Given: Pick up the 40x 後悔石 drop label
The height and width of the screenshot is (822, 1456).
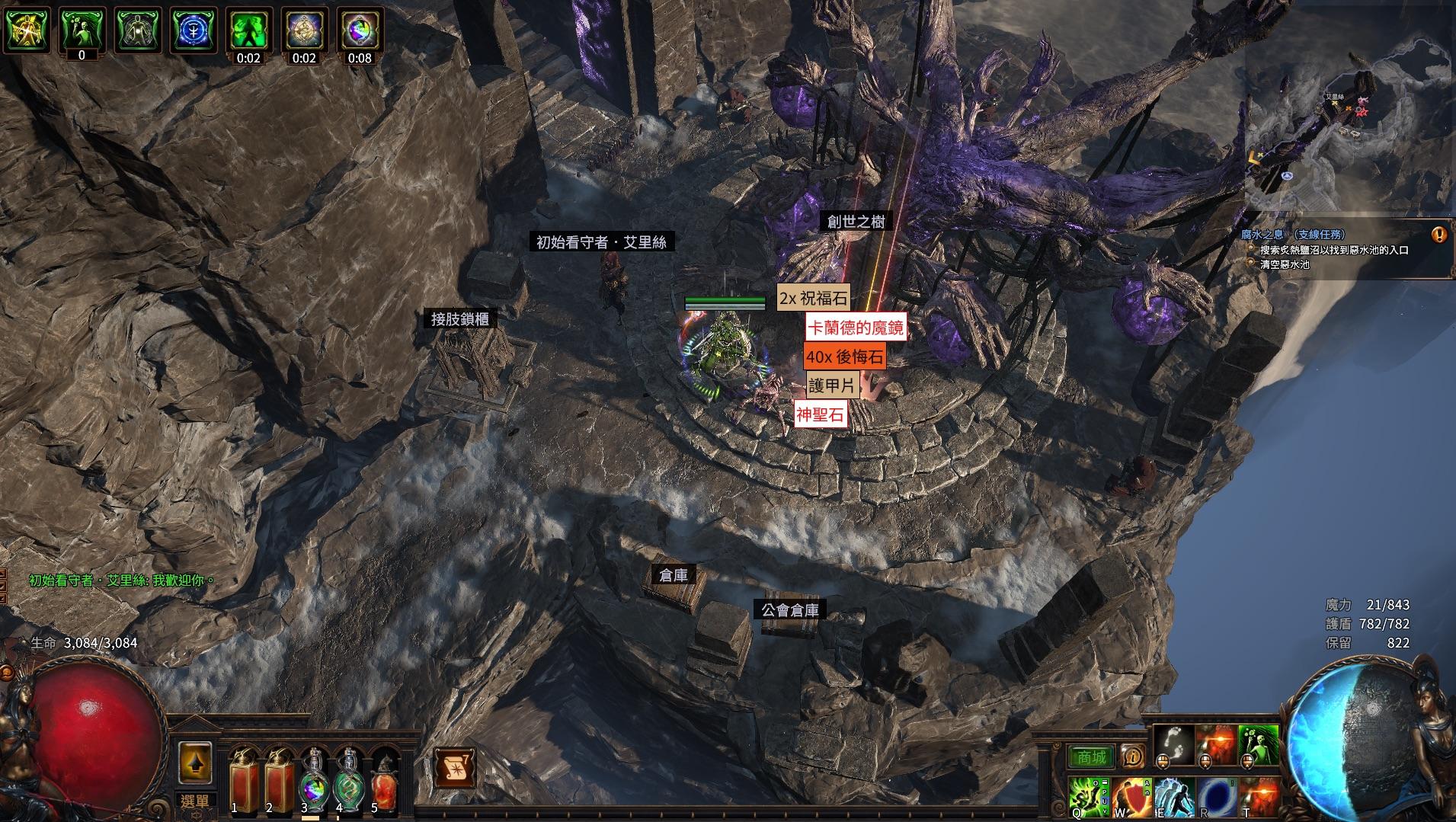Looking at the screenshot, I should (x=844, y=356).
